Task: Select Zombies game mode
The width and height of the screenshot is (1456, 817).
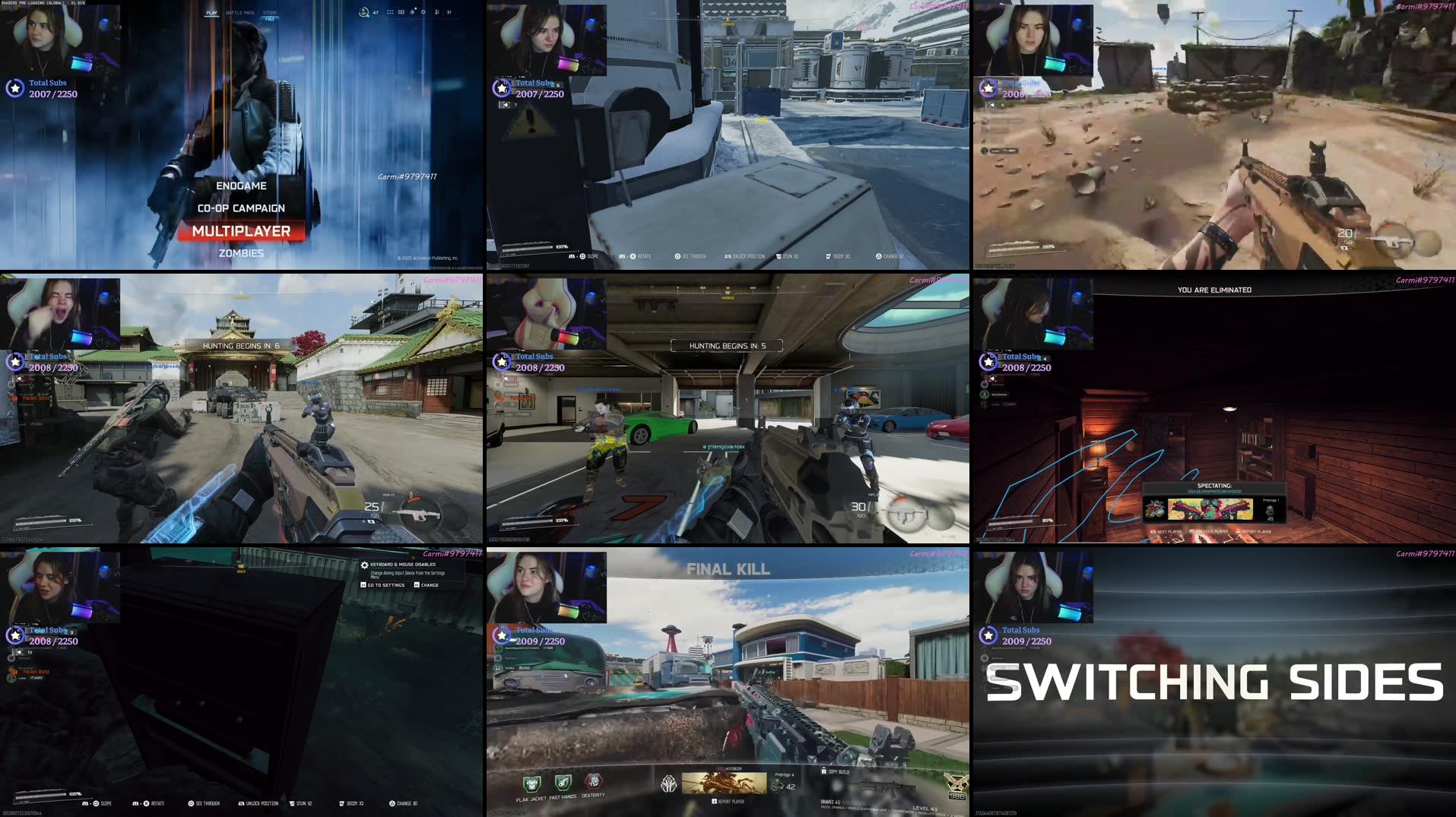Action: coord(241,252)
